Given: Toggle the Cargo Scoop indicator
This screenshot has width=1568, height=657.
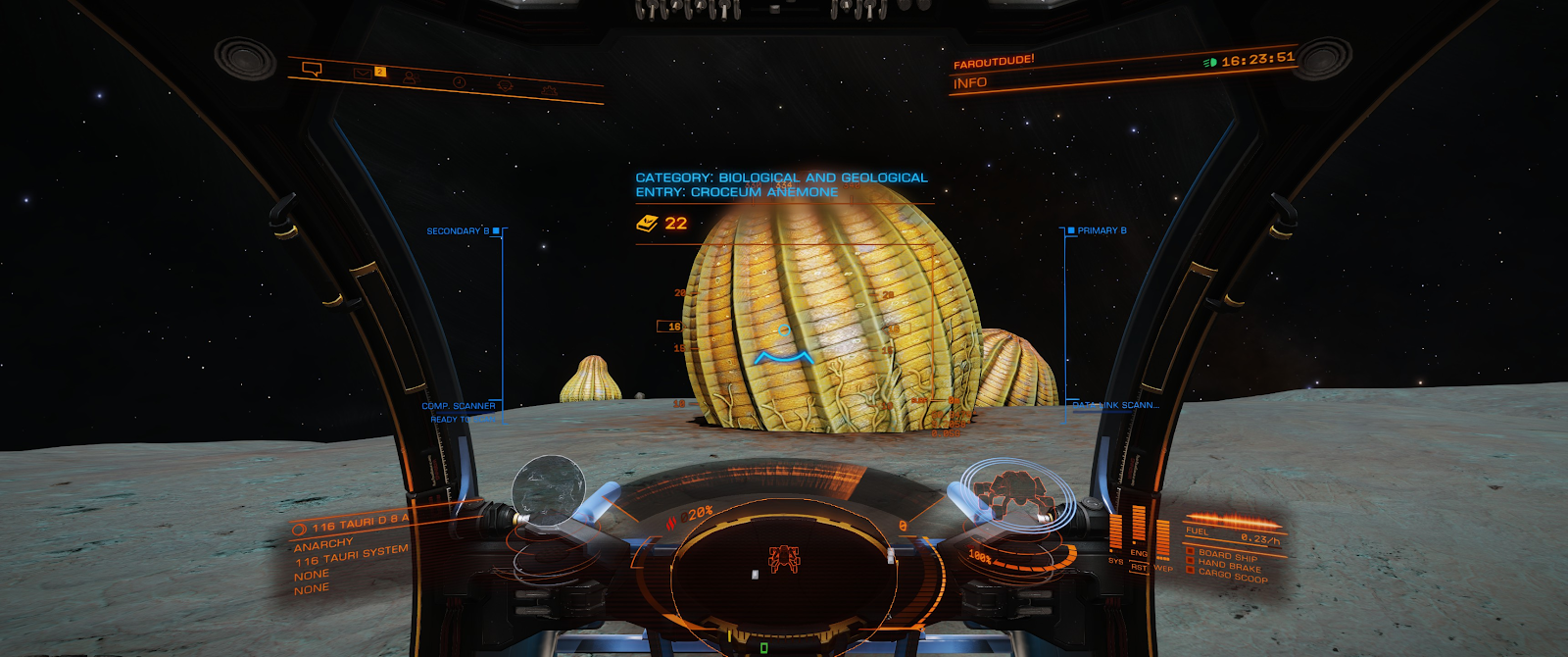Looking at the screenshot, I should click(x=1230, y=577).
